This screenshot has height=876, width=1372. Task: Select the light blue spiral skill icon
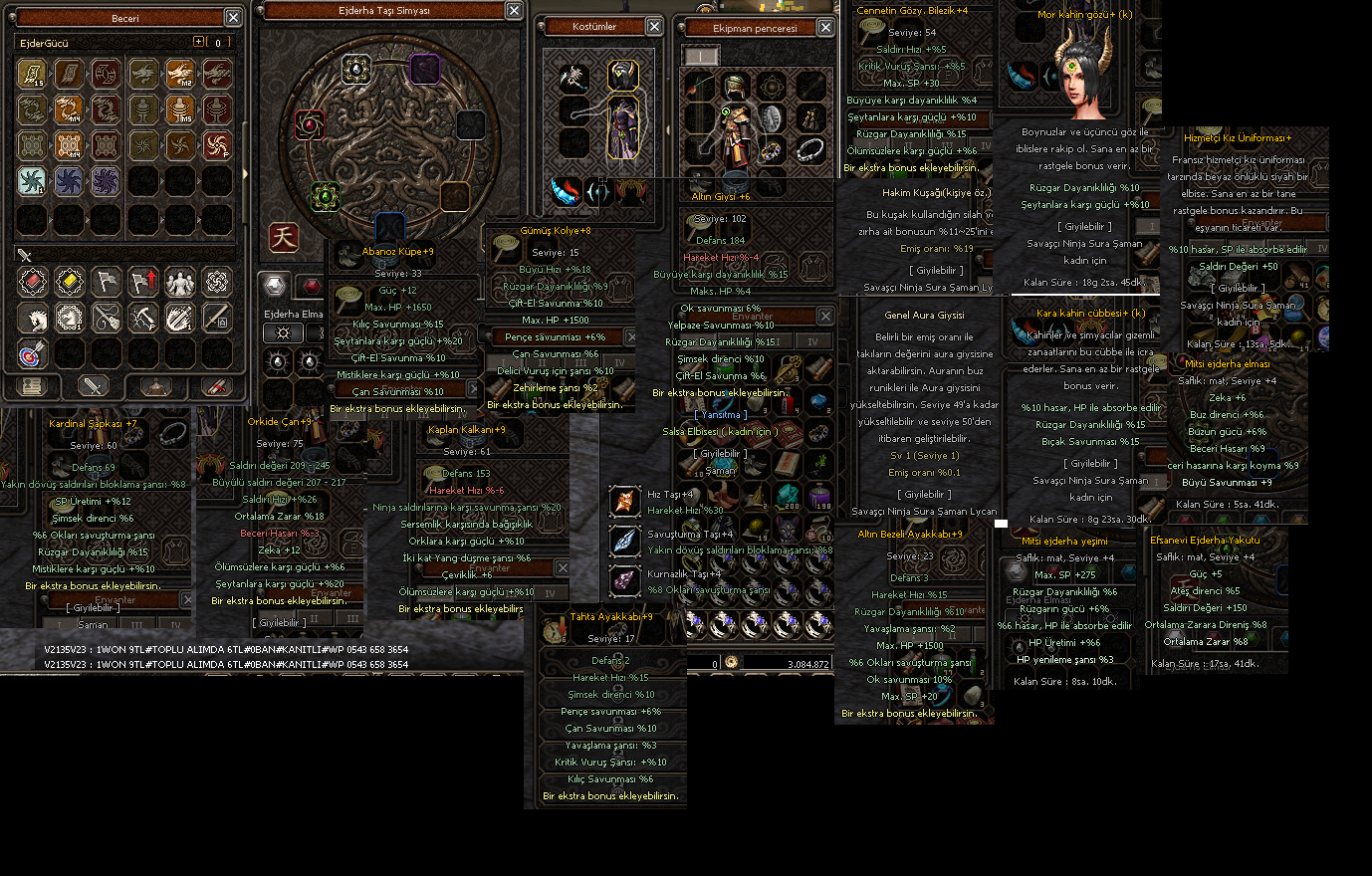[x=32, y=180]
